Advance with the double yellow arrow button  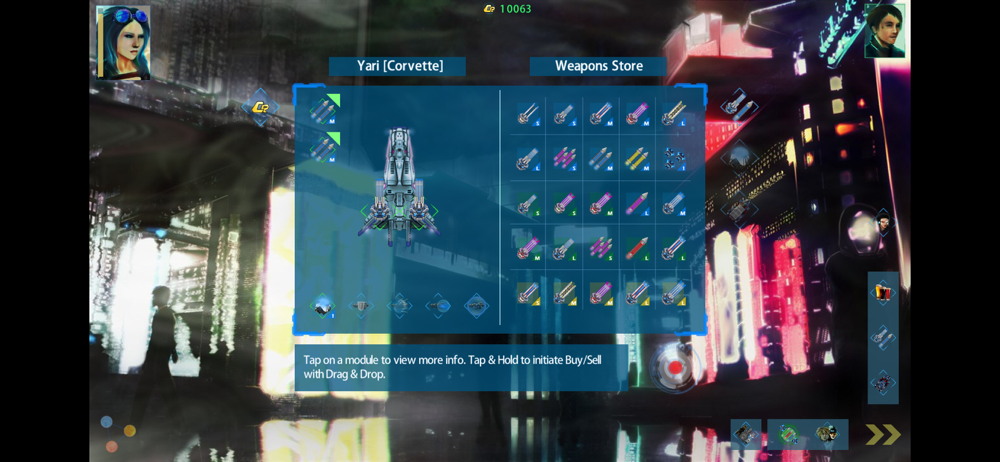882,435
